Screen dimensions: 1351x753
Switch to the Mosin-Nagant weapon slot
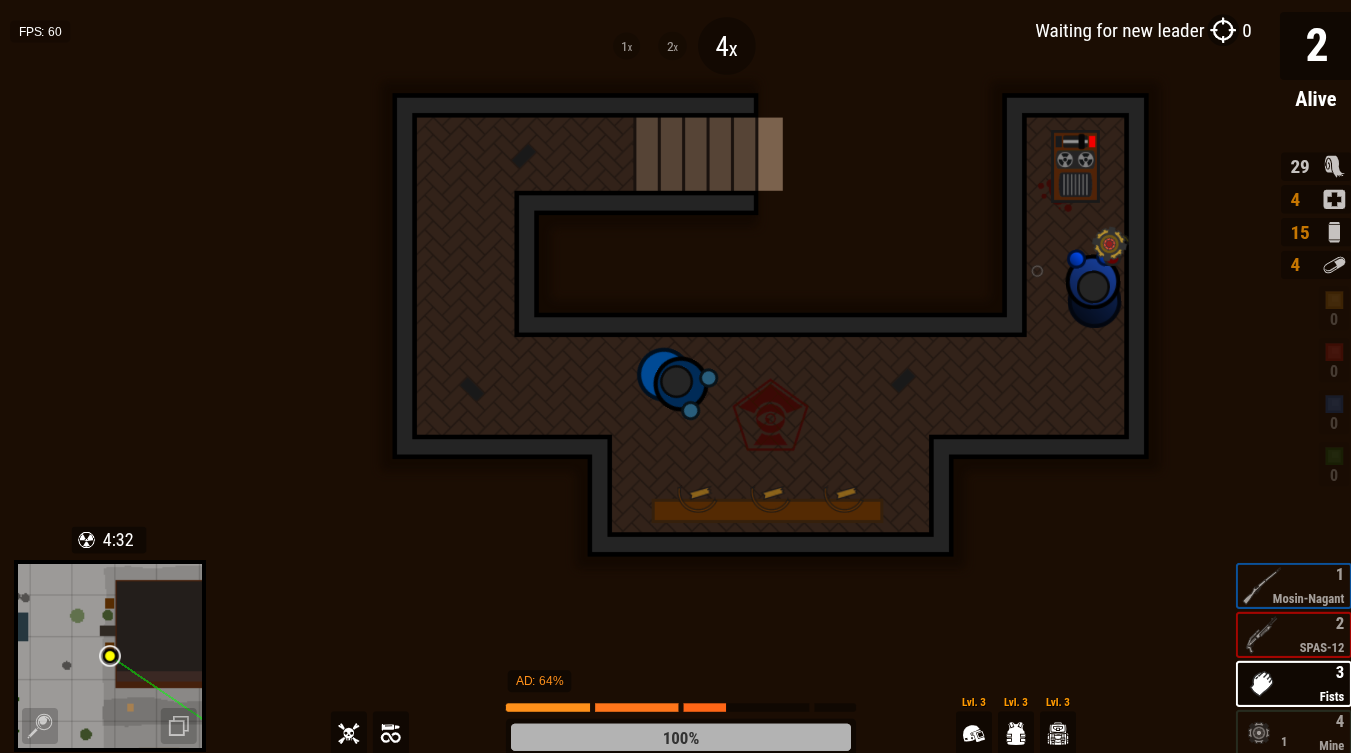click(1293, 586)
